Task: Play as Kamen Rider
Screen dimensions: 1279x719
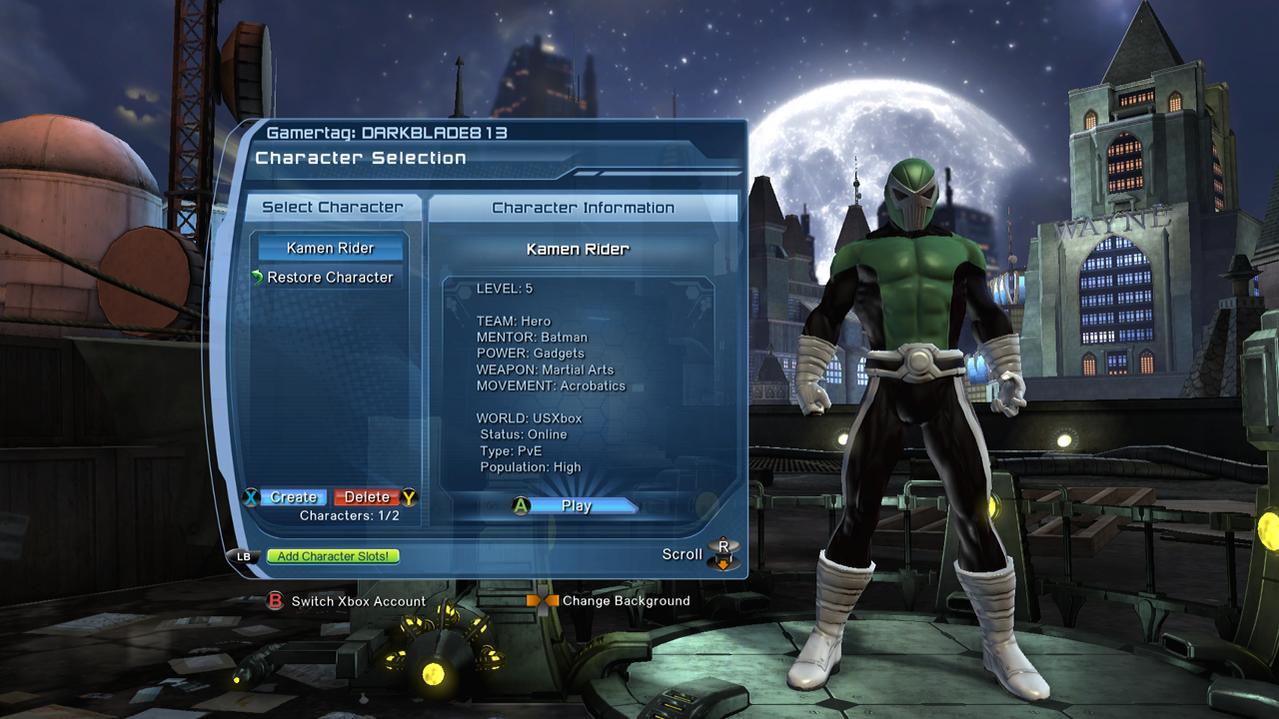Action: point(576,506)
